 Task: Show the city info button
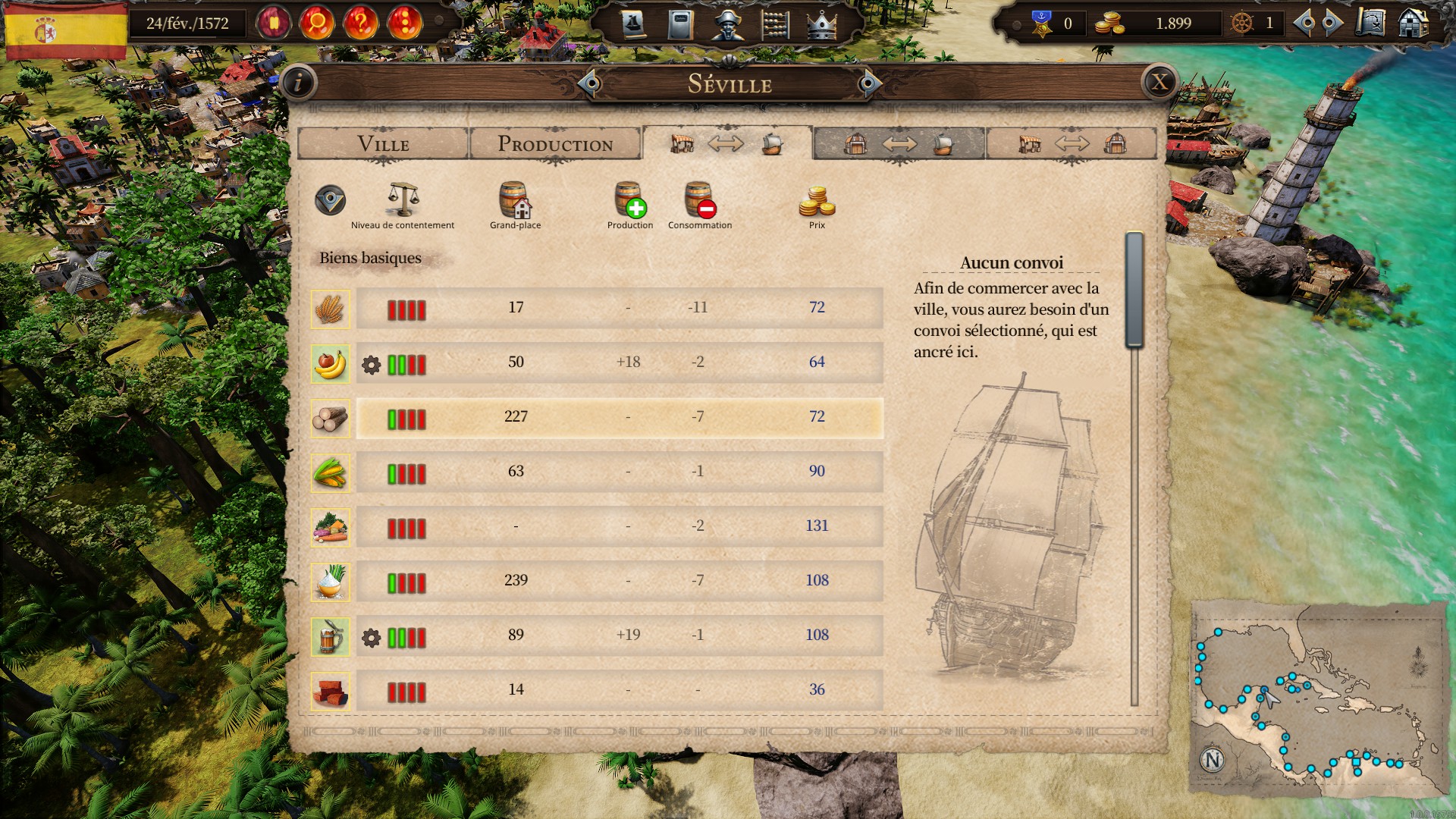298,83
